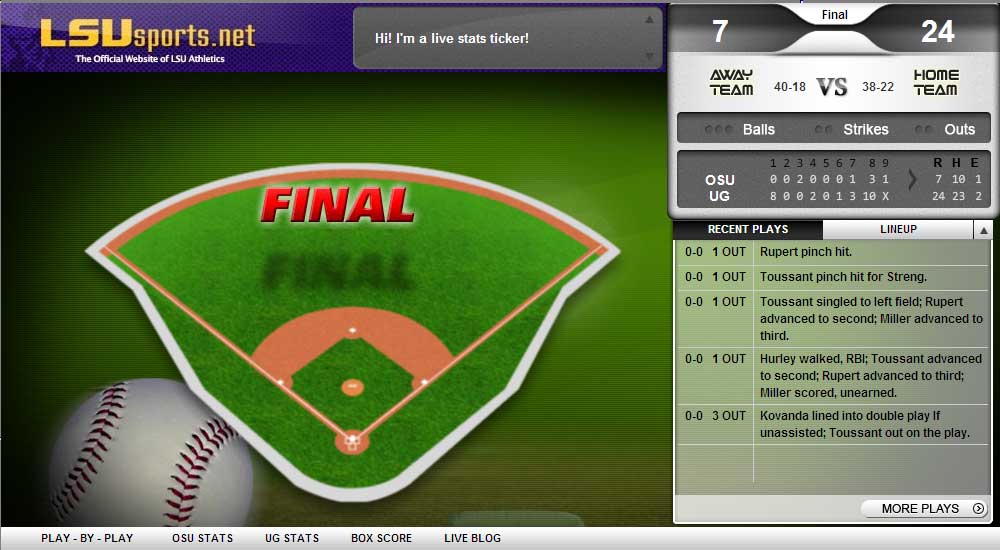Click the LSUsports.net logo
This screenshot has width=1000, height=550.
pyautogui.click(x=148, y=40)
